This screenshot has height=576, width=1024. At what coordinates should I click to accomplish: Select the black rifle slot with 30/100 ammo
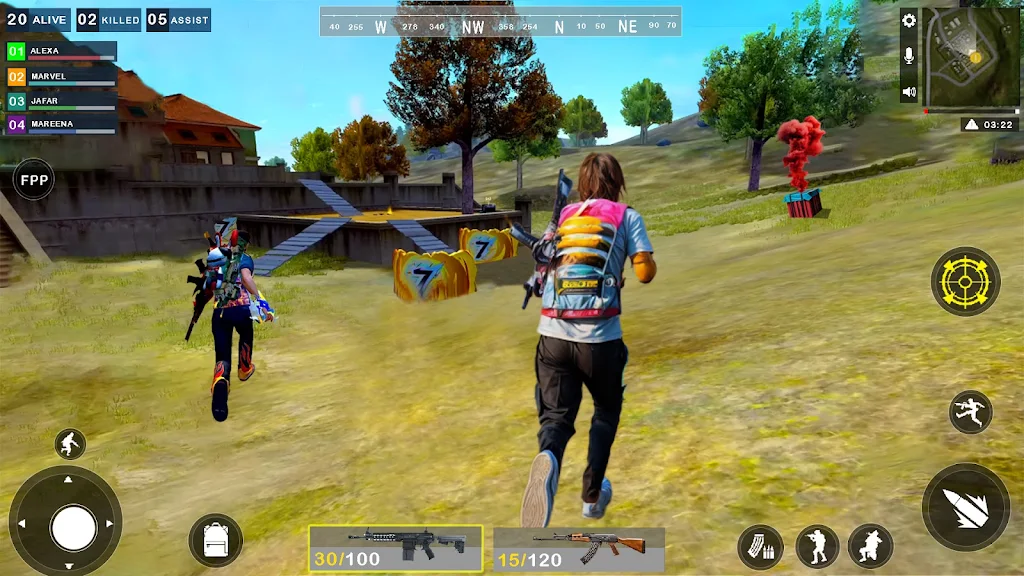(x=395, y=549)
